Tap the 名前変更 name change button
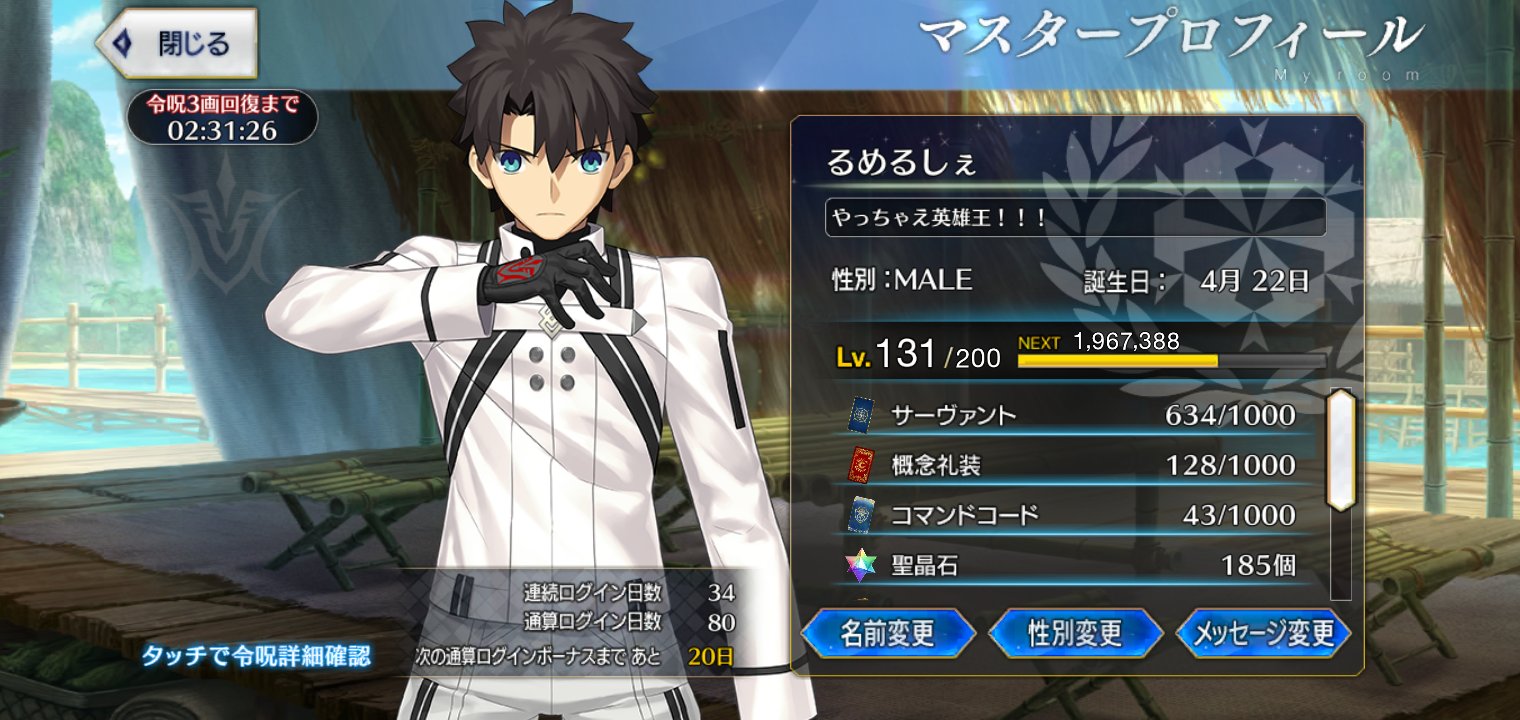Image resolution: width=1520 pixels, height=720 pixels. [887, 633]
